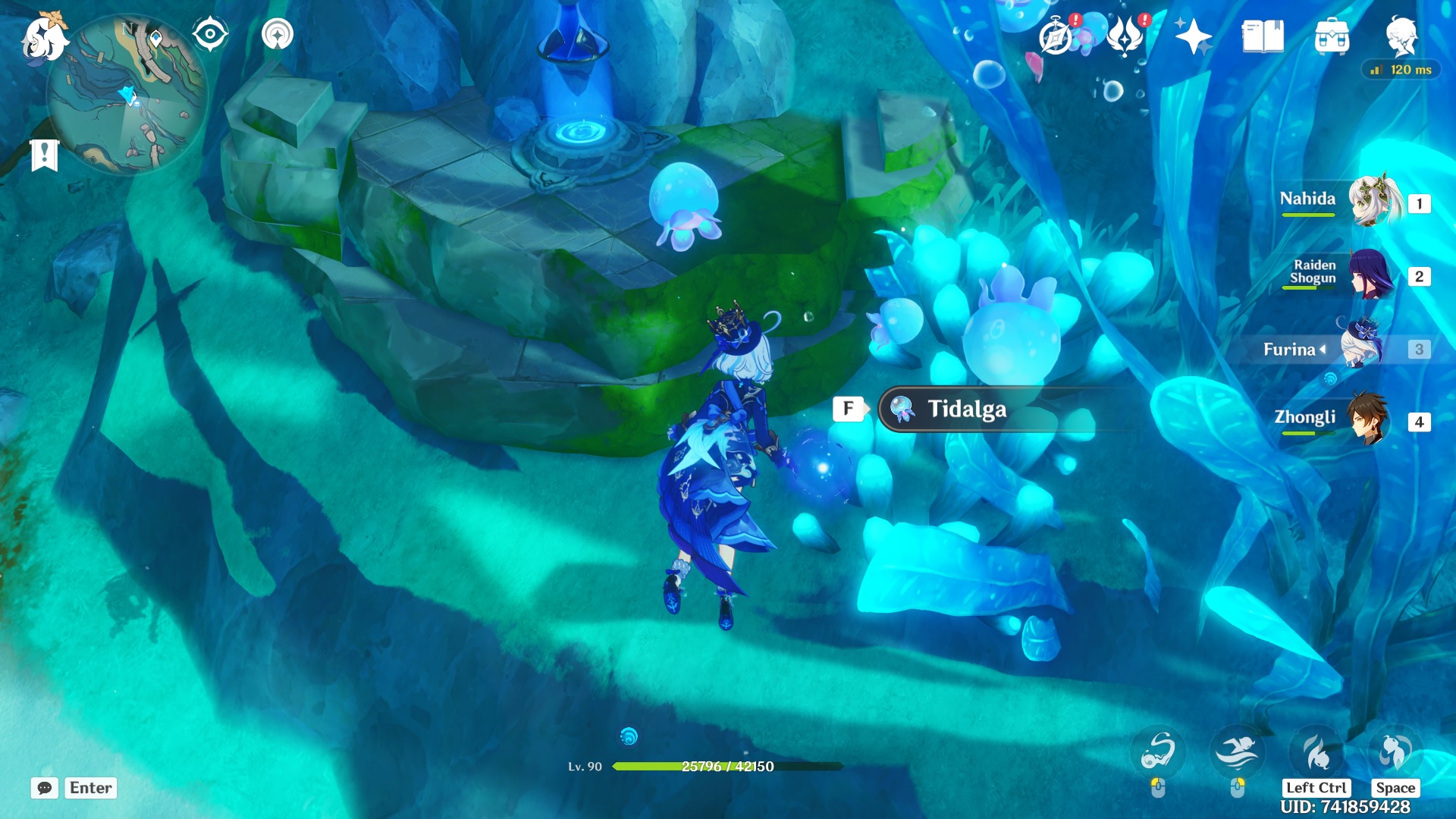The height and width of the screenshot is (819, 1456).
Task: Open the inventory backpack icon
Action: pyautogui.click(x=1332, y=36)
